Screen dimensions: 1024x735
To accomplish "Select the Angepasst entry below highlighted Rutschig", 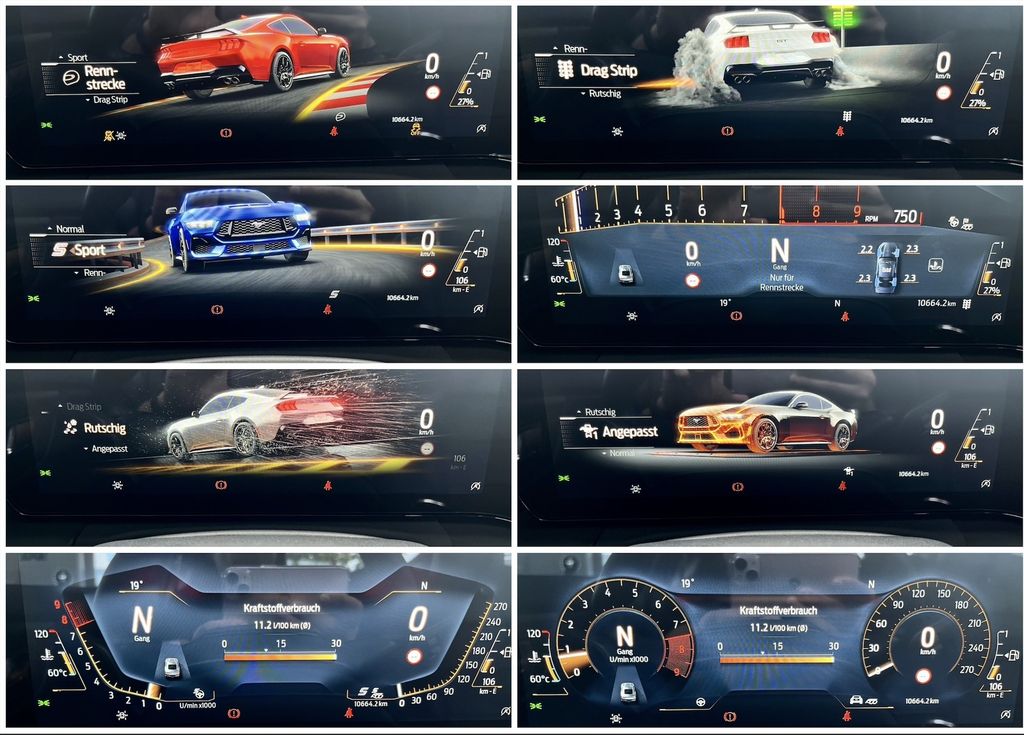I will (x=110, y=449).
